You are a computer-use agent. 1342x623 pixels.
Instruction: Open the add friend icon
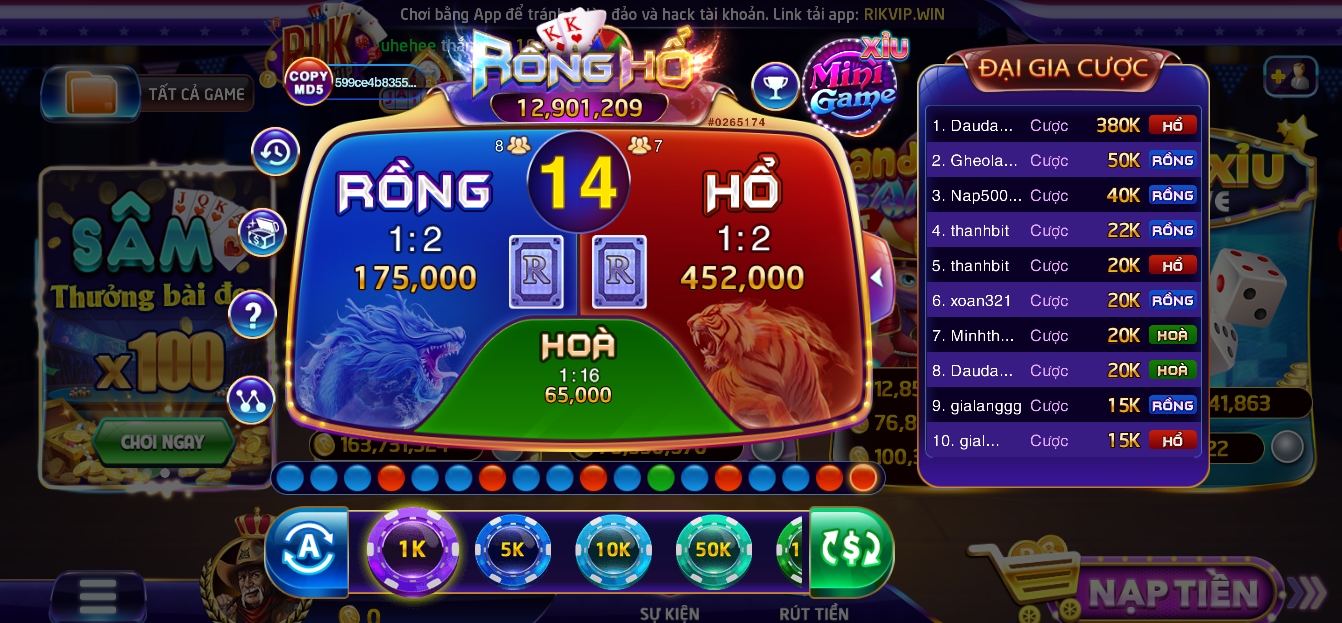[x=1290, y=76]
